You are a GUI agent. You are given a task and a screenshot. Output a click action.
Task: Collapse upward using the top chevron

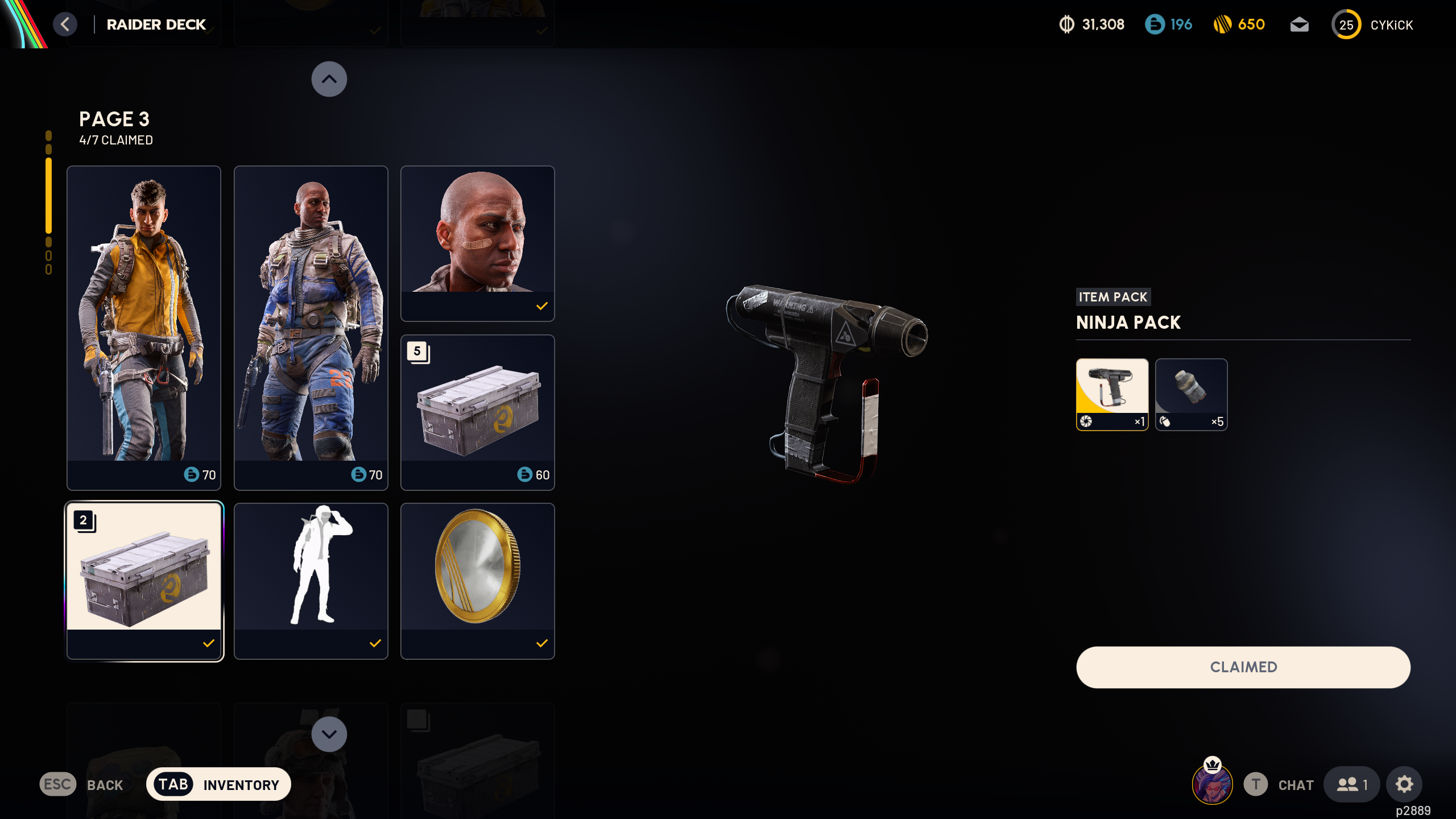click(x=329, y=79)
